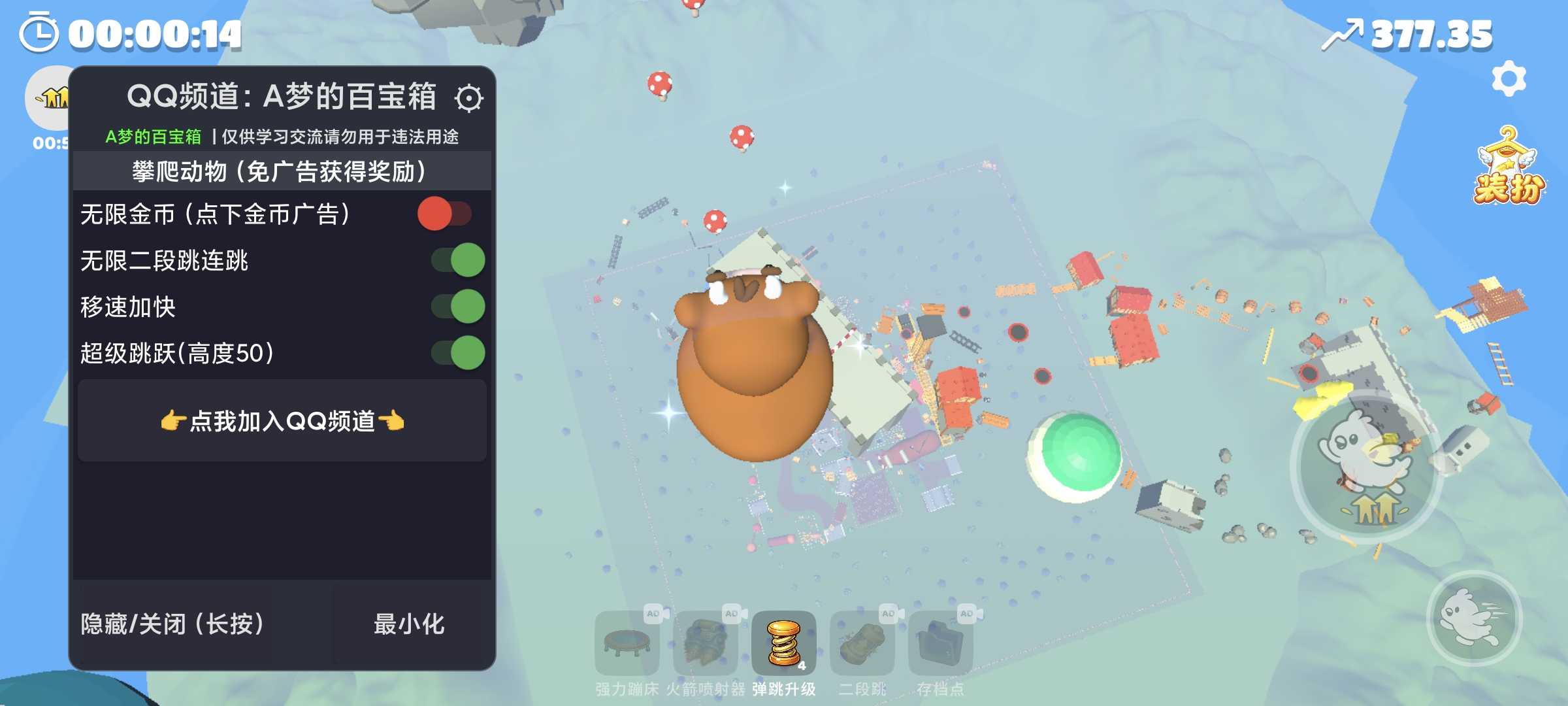Tap the 点我加入QQ频道 join button
The height and width of the screenshot is (706, 1568).
282,421
